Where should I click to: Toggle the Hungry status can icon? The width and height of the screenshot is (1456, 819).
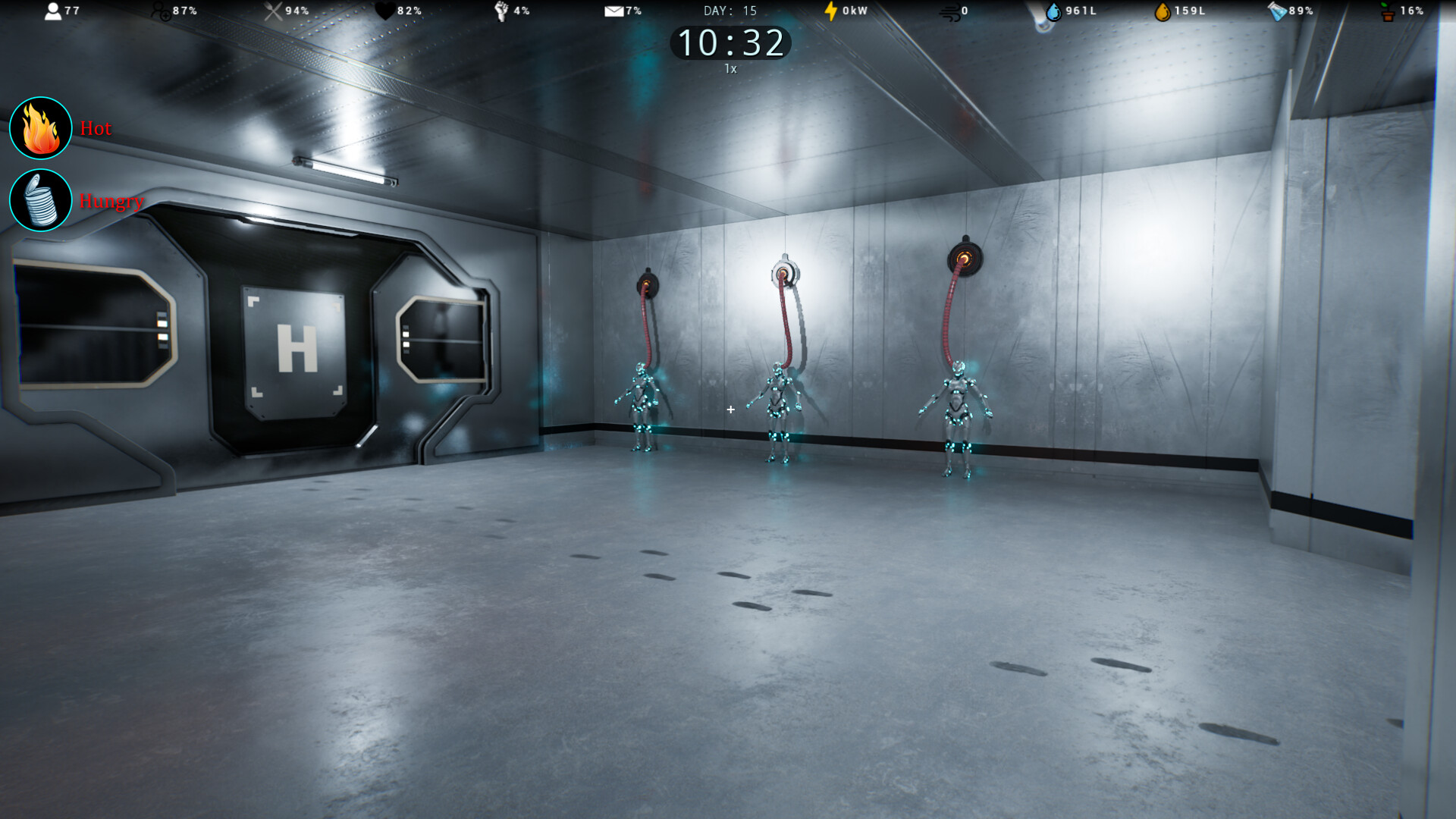click(41, 200)
